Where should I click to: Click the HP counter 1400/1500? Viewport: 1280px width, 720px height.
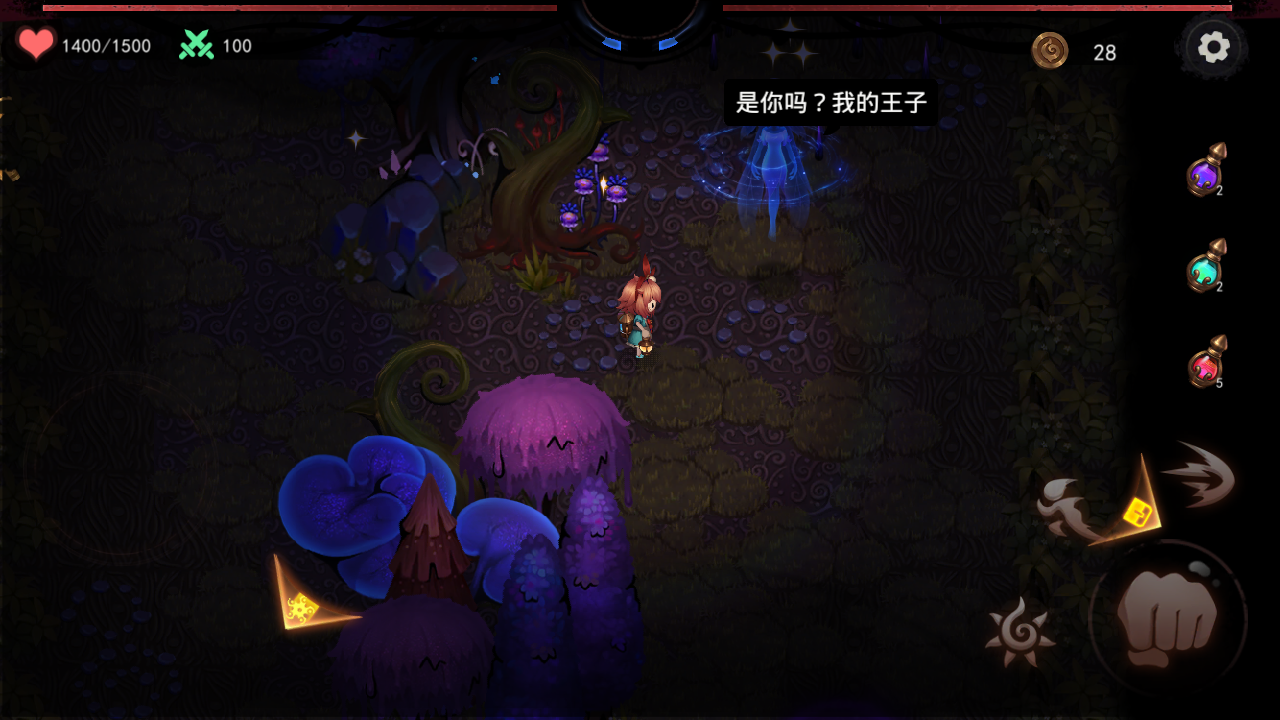pos(103,45)
